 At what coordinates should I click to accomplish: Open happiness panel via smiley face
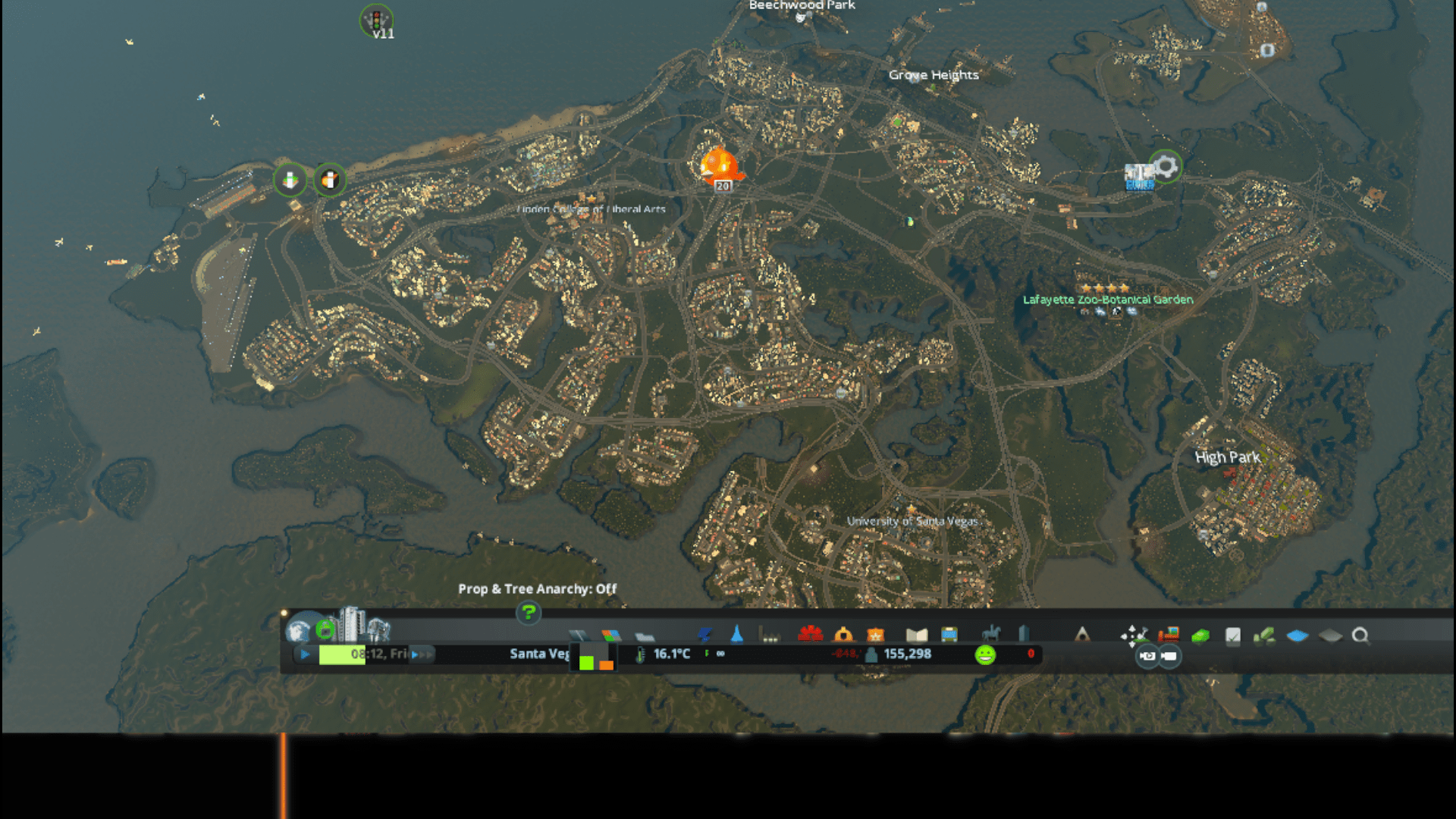click(986, 654)
